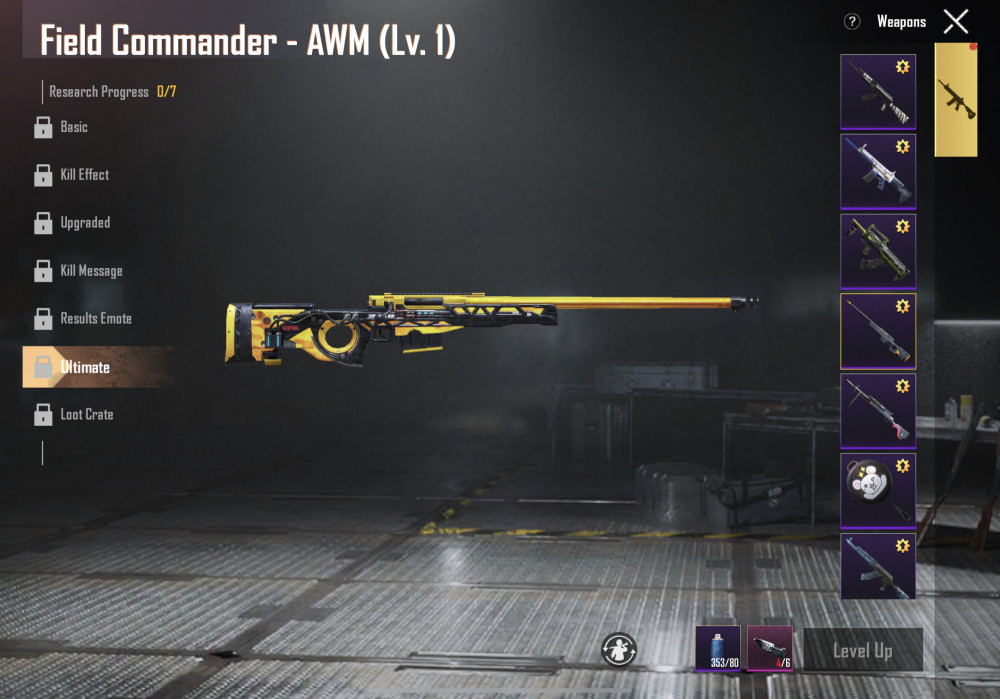This screenshot has width=1000, height=699.
Task: Pick the green bullpup rifle skin
Action: pos(877,251)
